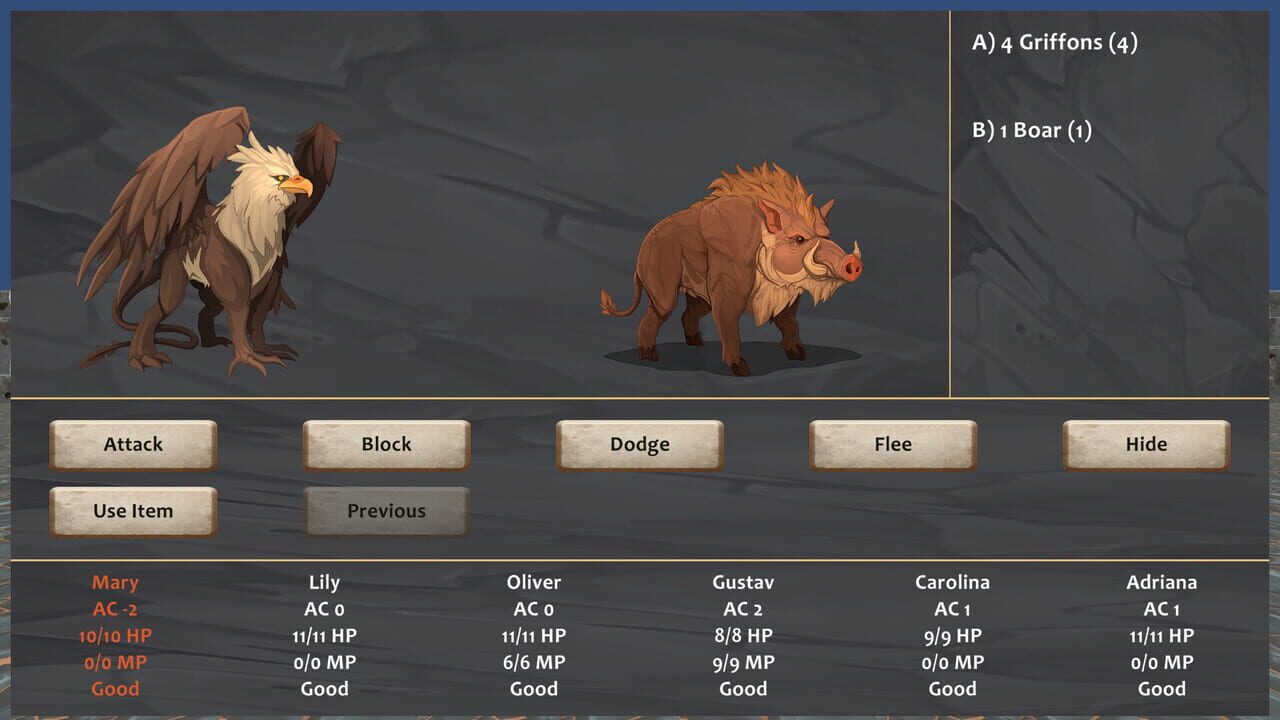
Task: Click the Attack button
Action: click(x=133, y=444)
